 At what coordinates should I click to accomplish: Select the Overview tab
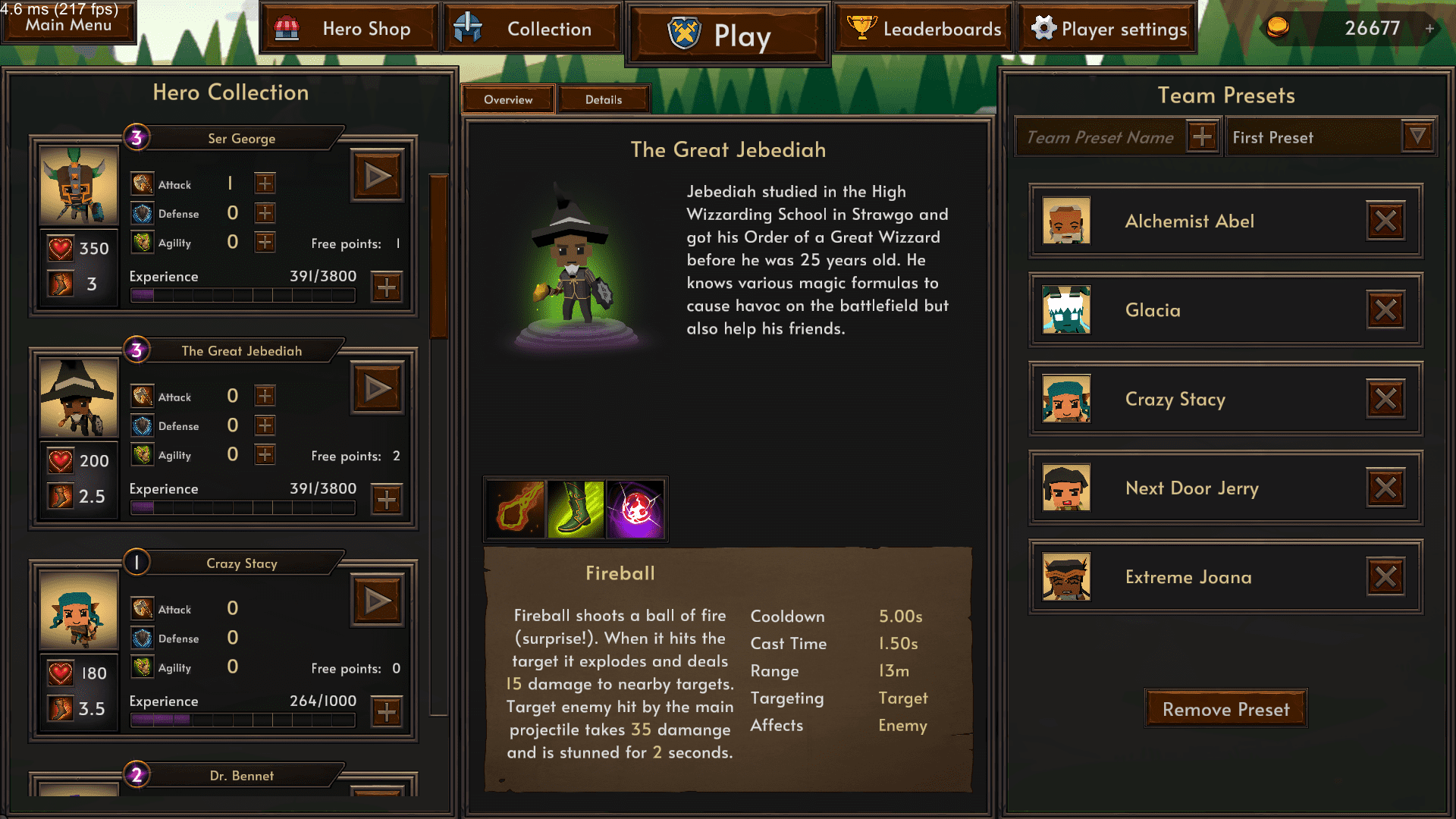508,99
